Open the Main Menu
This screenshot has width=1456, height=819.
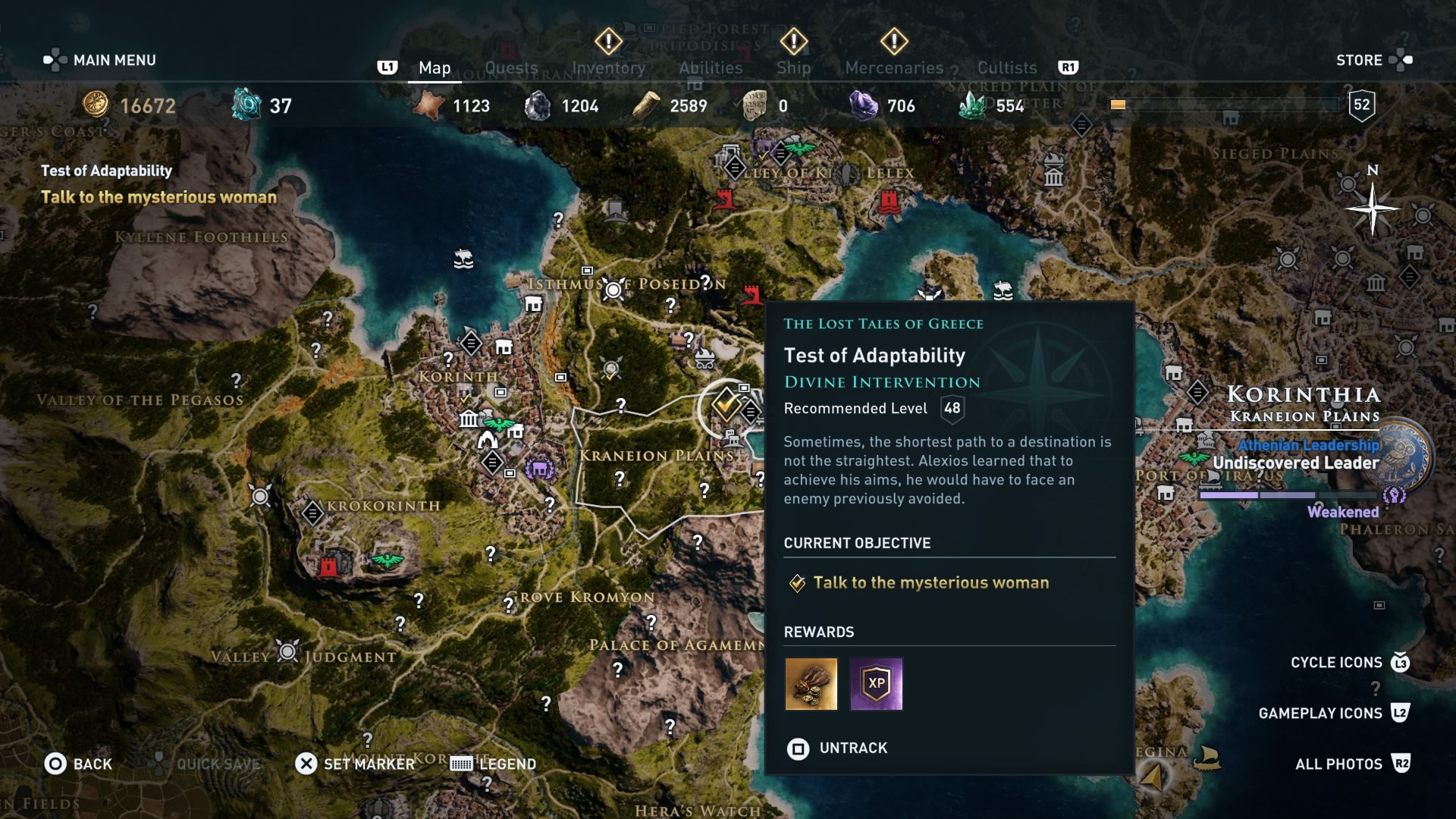[x=100, y=60]
